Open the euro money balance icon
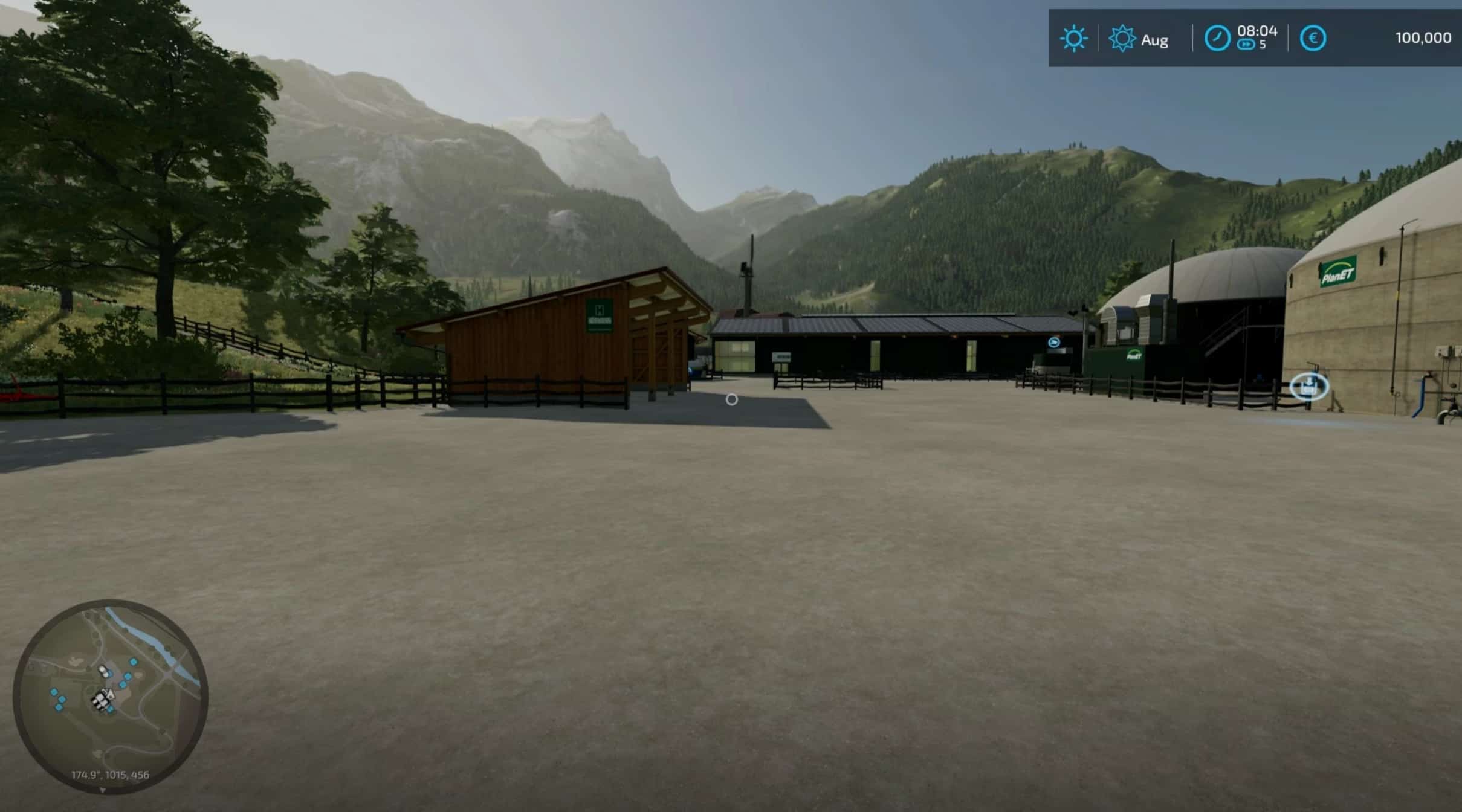The height and width of the screenshot is (812, 1462). tap(1312, 39)
